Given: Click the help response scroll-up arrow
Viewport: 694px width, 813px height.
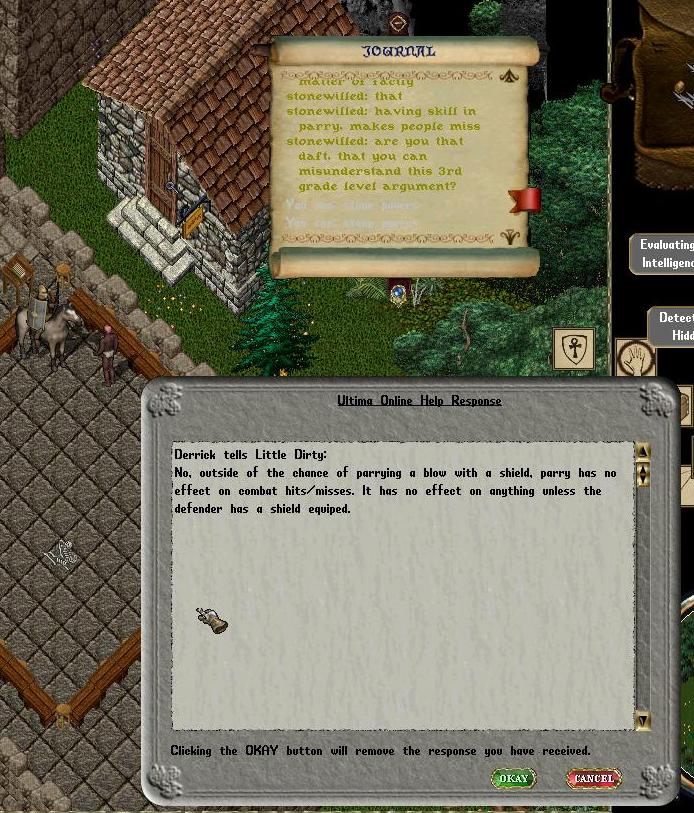Looking at the screenshot, I should click(642, 452).
